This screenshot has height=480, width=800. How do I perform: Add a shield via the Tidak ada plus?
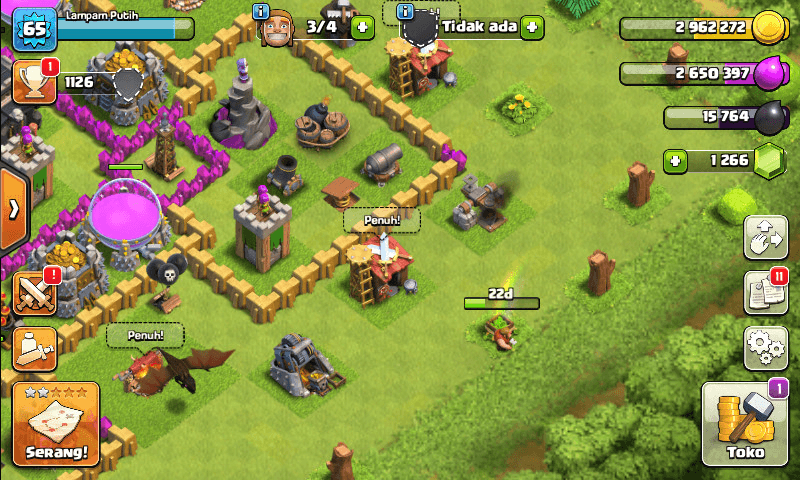click(532, 27)
